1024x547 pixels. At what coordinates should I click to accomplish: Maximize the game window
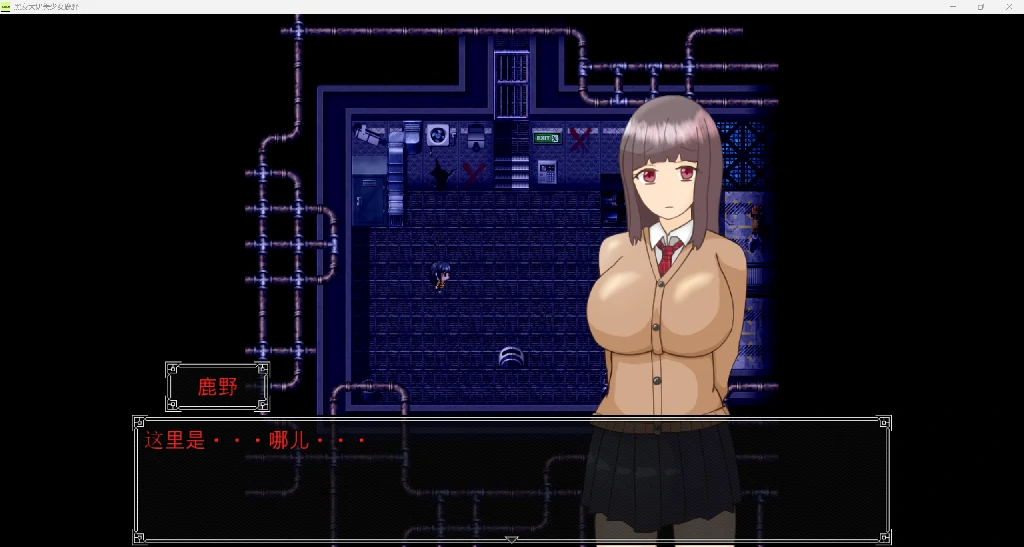point(980,6)
